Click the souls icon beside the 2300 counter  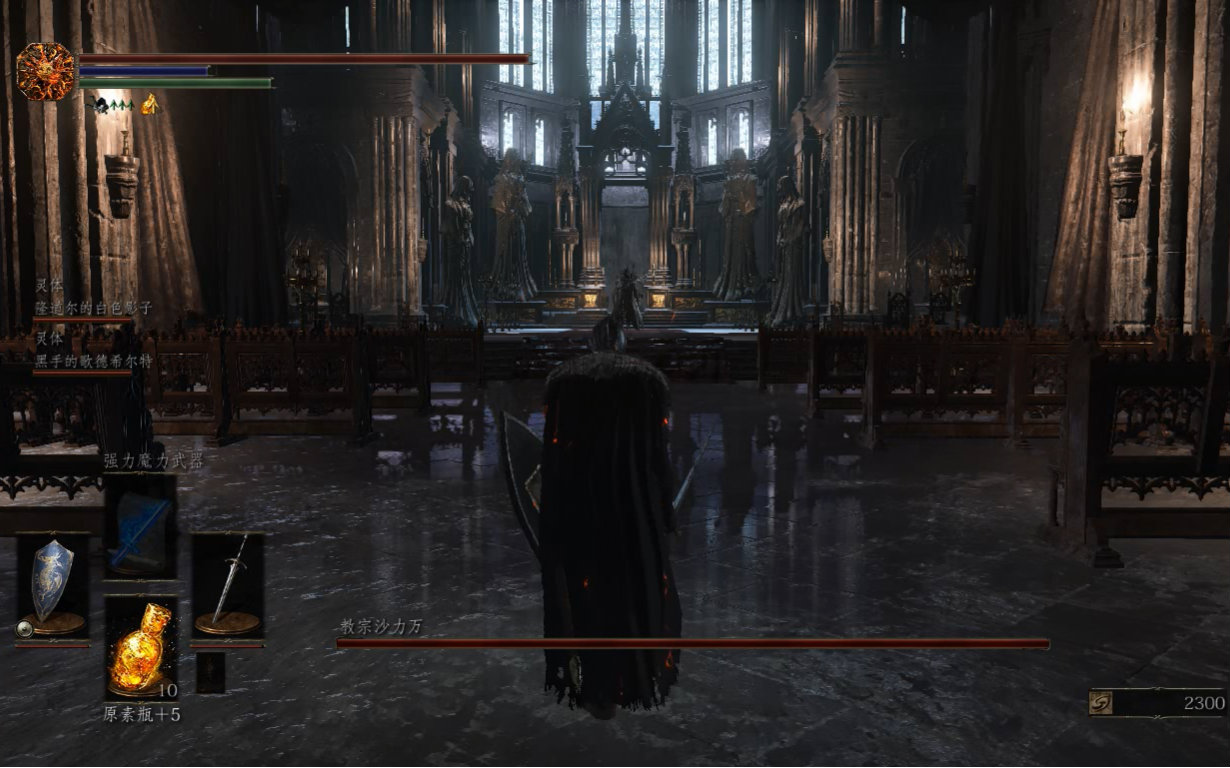pos(1101,703)
